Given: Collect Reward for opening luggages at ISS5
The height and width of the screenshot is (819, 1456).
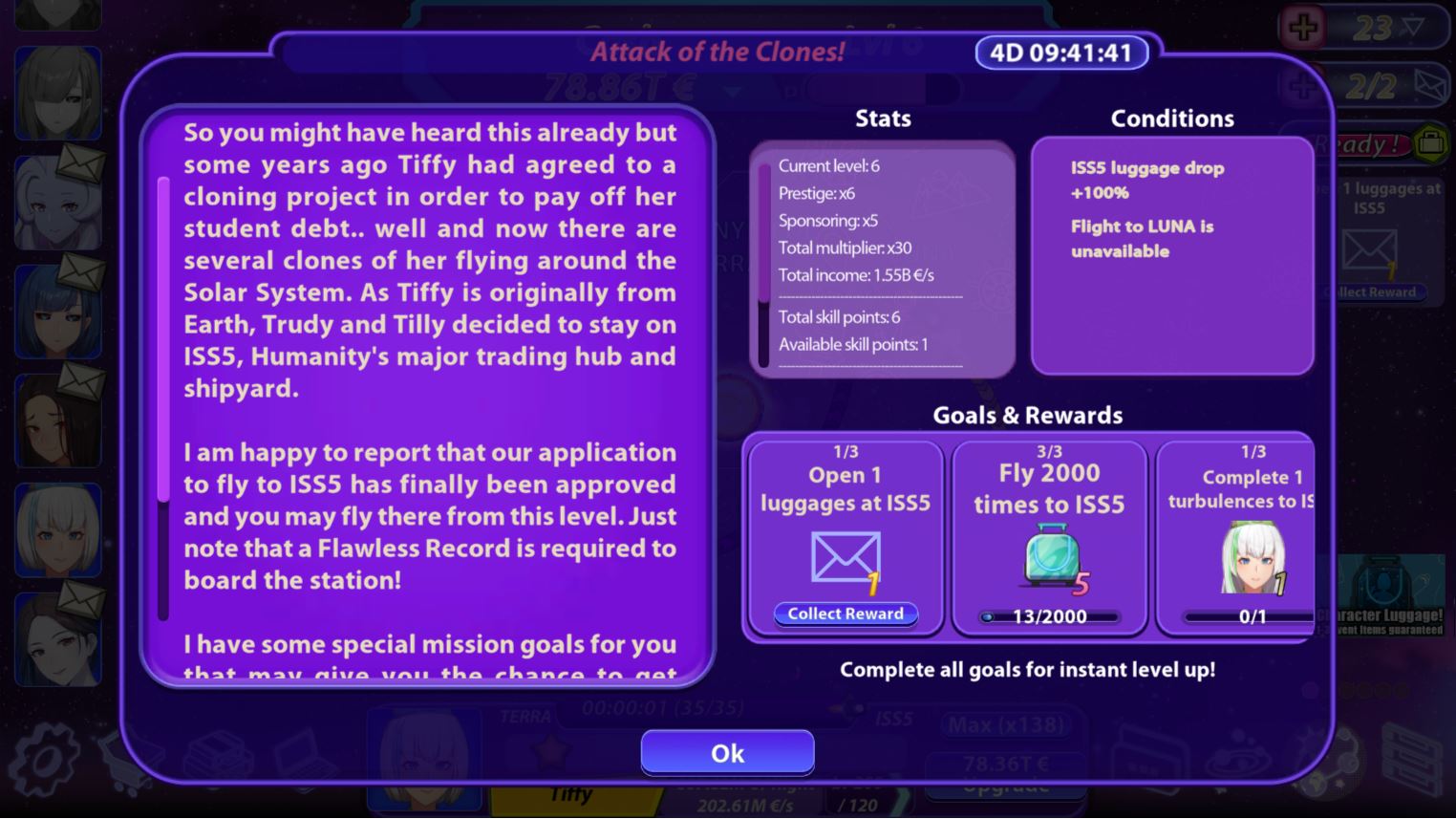Looking at the screenshot, I should click(846, 614).
